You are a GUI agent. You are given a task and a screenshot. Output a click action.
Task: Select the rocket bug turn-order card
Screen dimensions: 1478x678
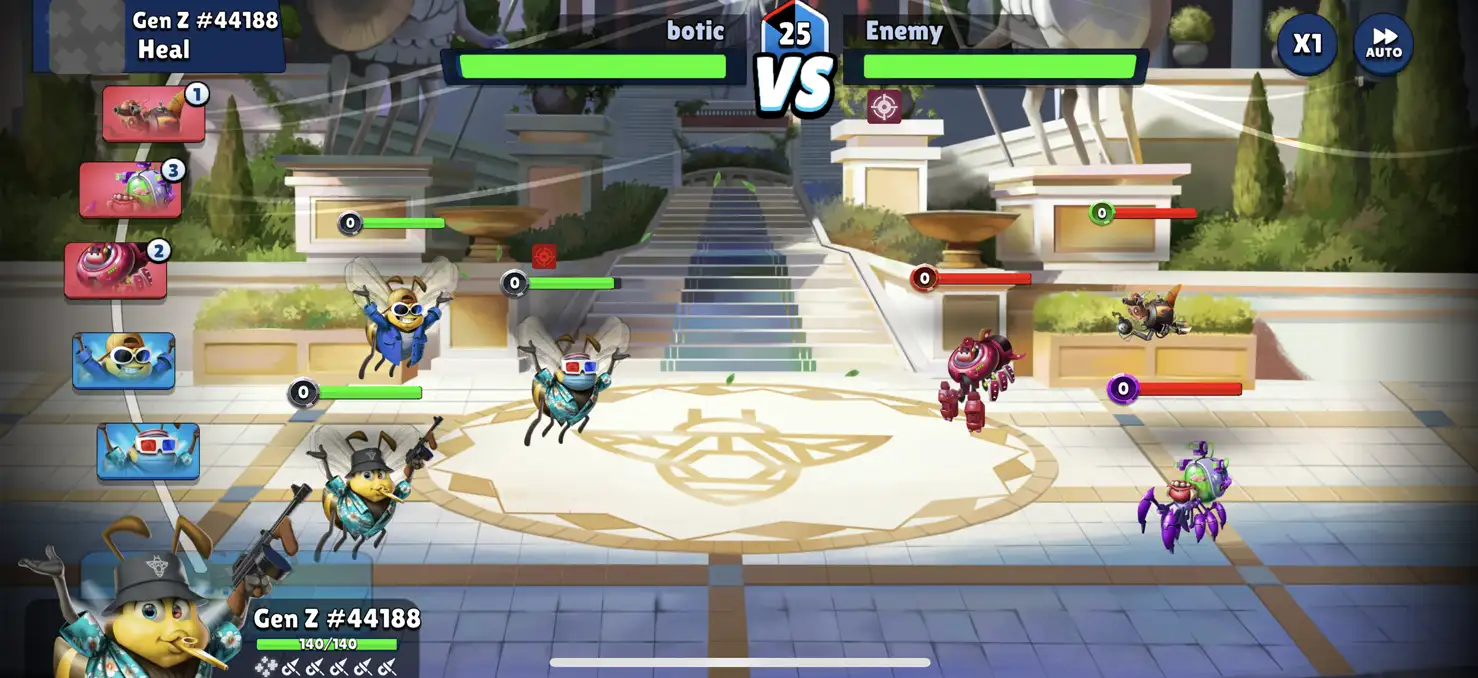pos(154,114)
